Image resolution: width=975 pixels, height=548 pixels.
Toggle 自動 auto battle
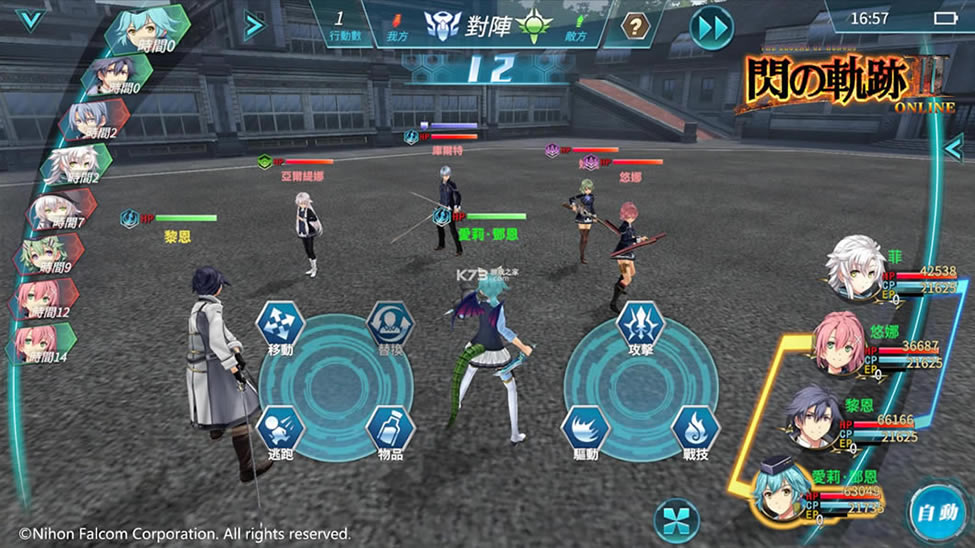point(938,514)
